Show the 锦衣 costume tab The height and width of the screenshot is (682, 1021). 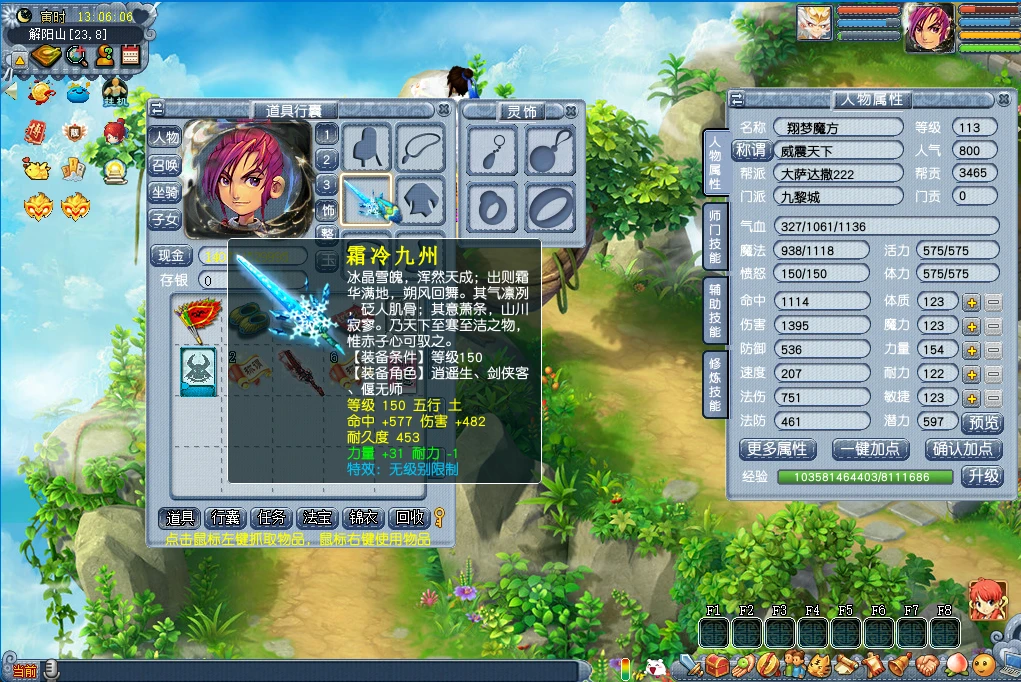pos(363,518)
